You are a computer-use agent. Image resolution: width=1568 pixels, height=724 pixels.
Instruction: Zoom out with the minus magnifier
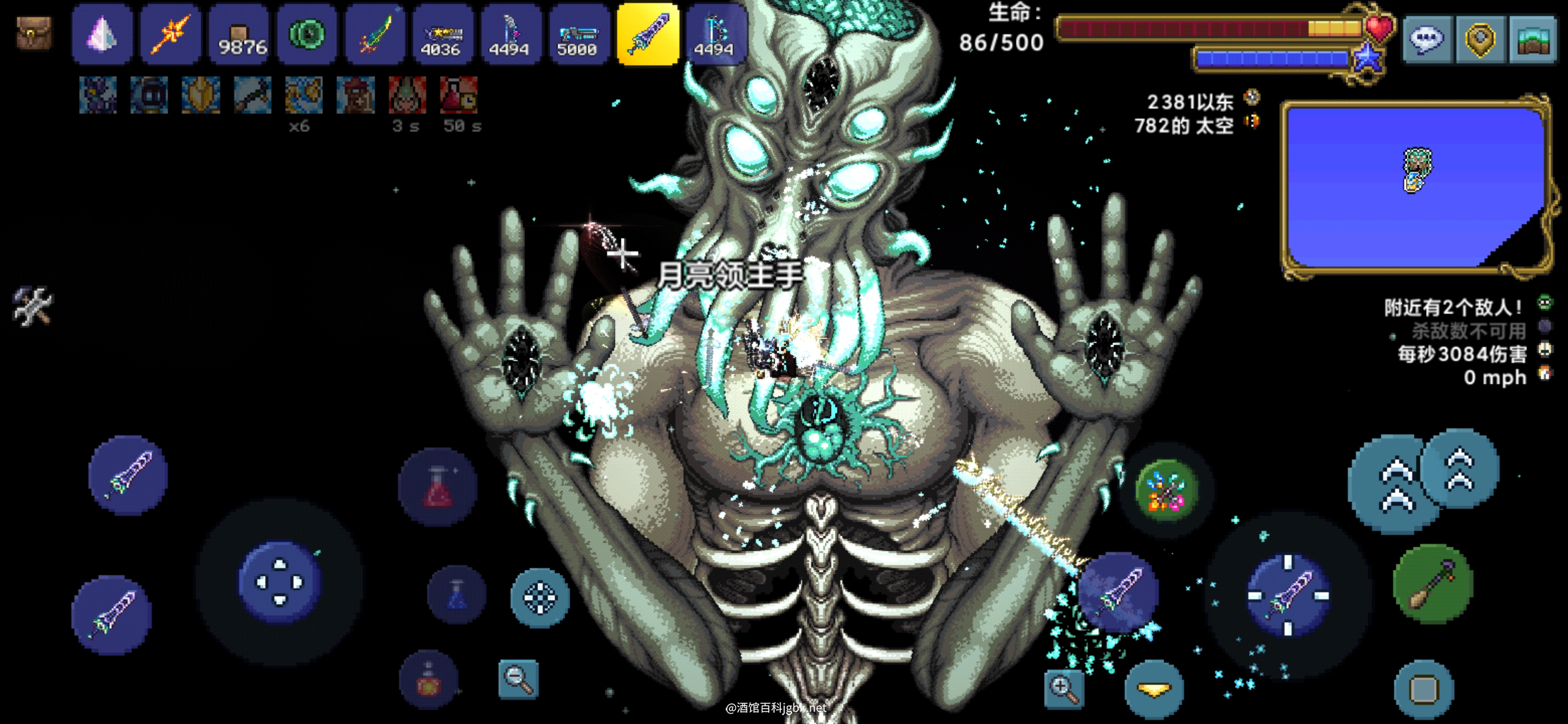point(519,680)
